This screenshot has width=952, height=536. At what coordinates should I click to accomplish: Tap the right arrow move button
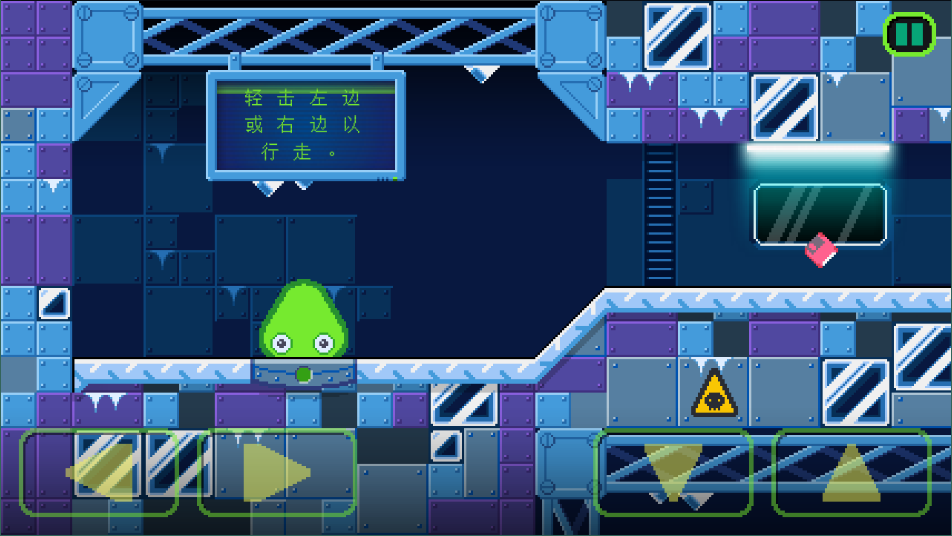277,472
